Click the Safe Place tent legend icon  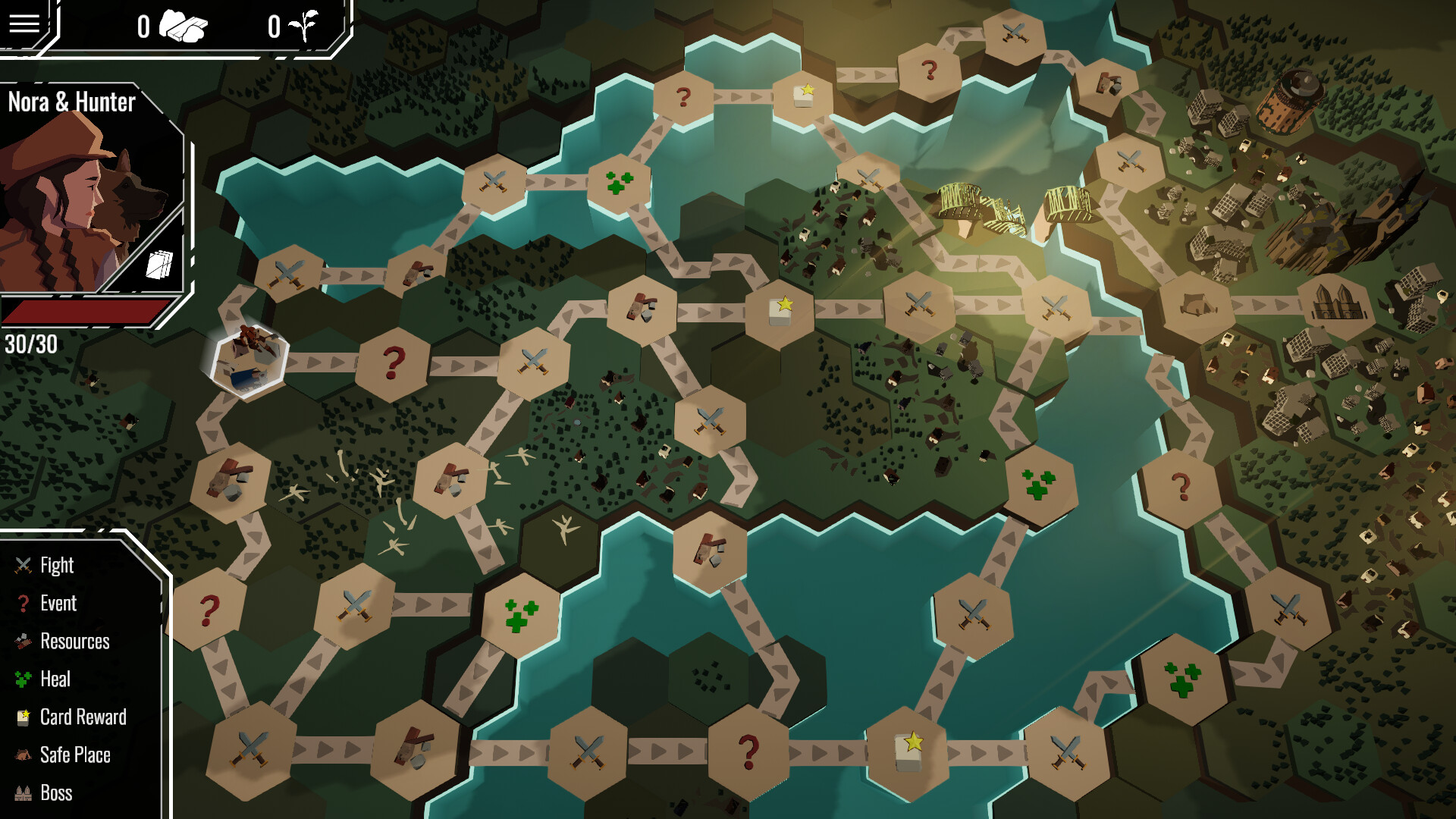(x=21, y=755)
